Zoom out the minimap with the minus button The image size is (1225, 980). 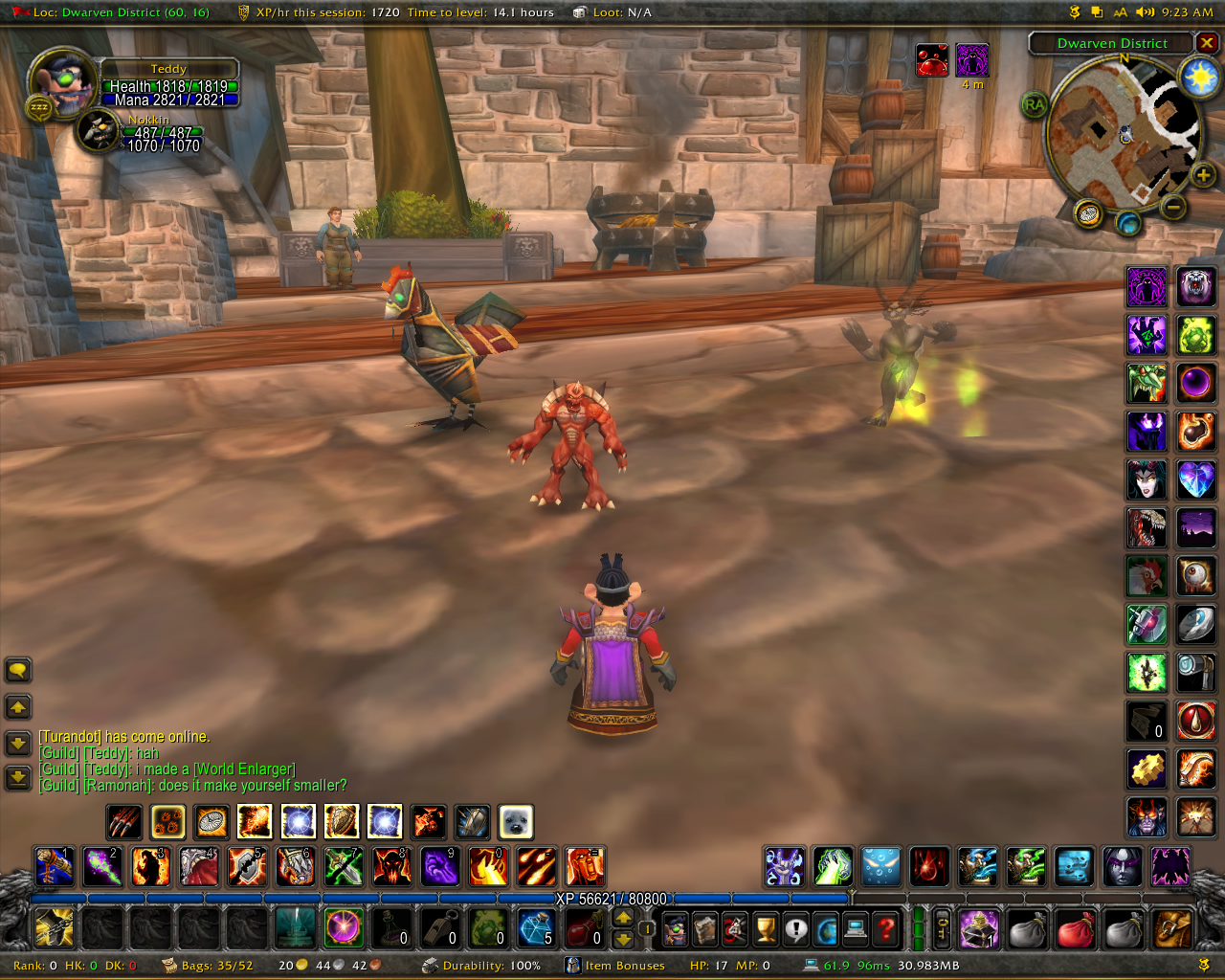tap(1173, 206)
